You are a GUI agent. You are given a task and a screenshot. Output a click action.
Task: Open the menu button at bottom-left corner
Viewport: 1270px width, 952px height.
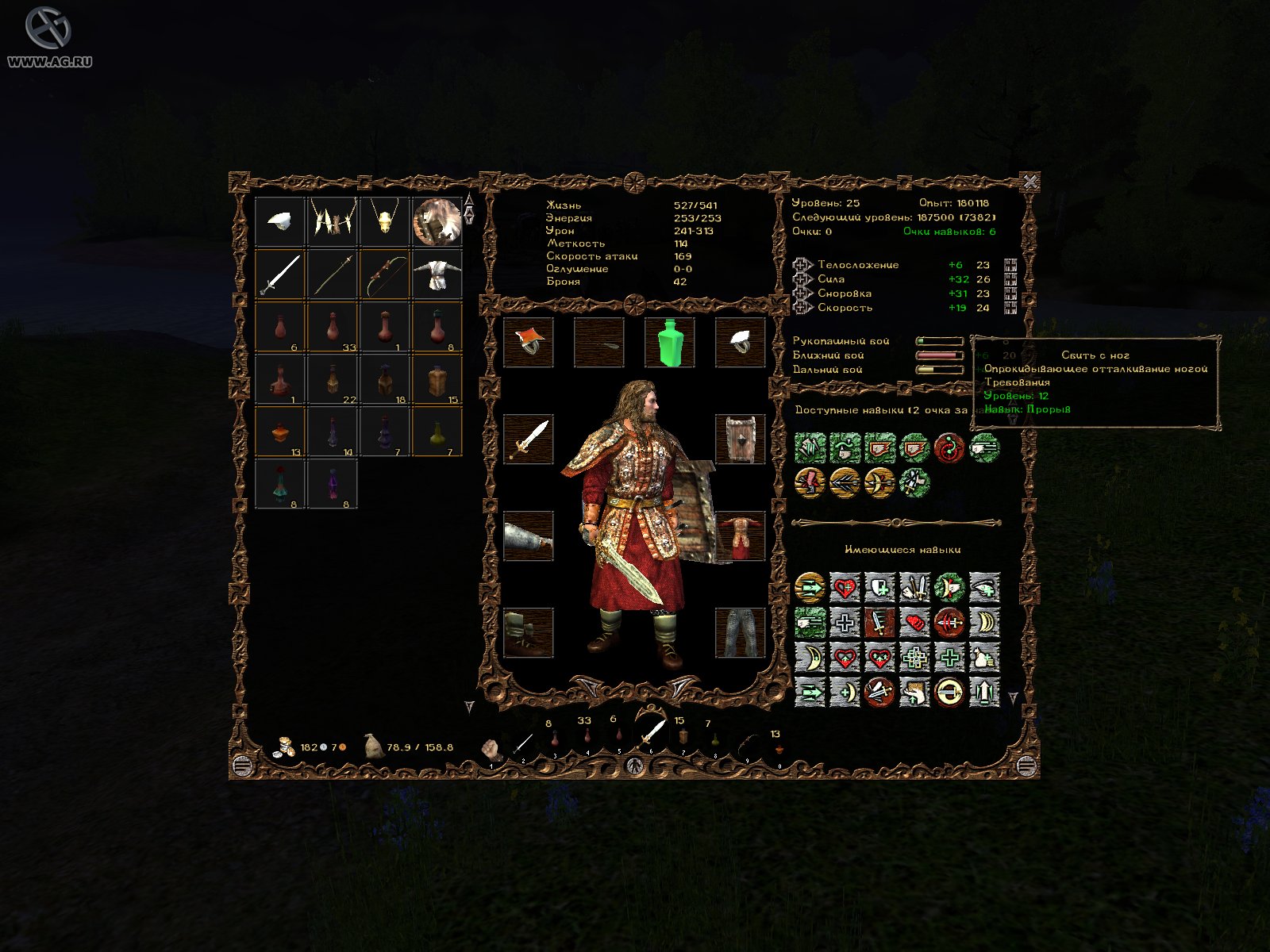(242, 766)
